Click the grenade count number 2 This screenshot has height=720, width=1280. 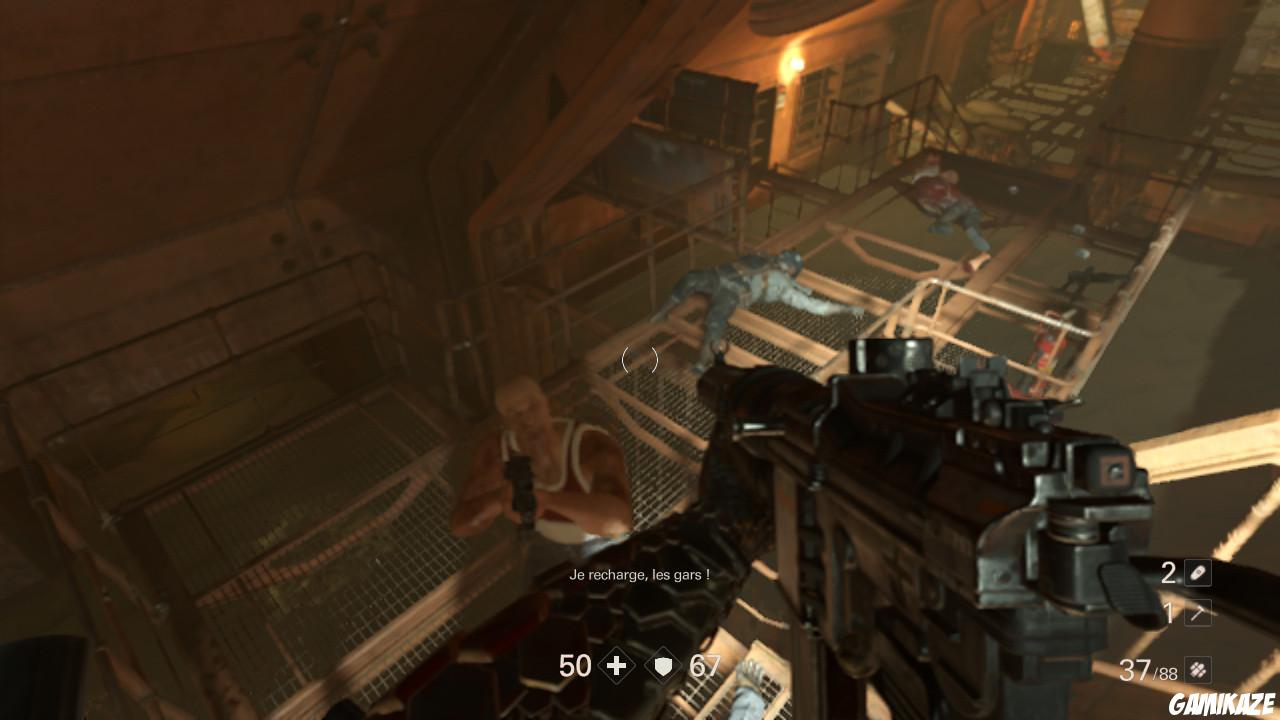coord(1168,573)
